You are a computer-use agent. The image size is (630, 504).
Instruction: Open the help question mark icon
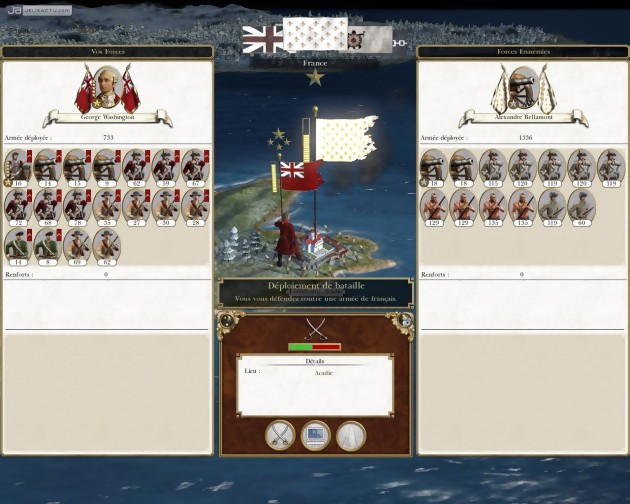coord(227,321)
